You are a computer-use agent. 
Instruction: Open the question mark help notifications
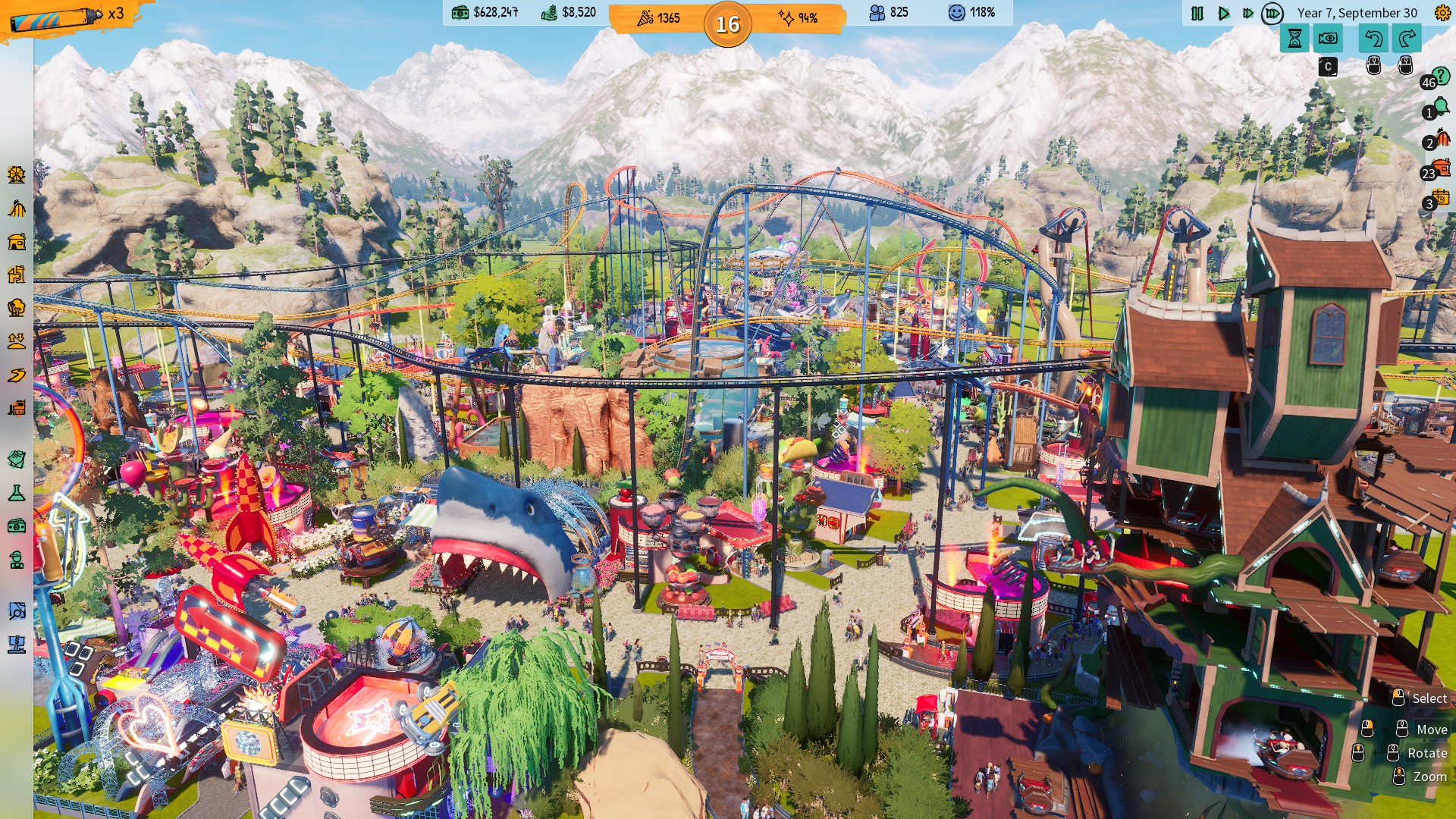click(1440, 77)
